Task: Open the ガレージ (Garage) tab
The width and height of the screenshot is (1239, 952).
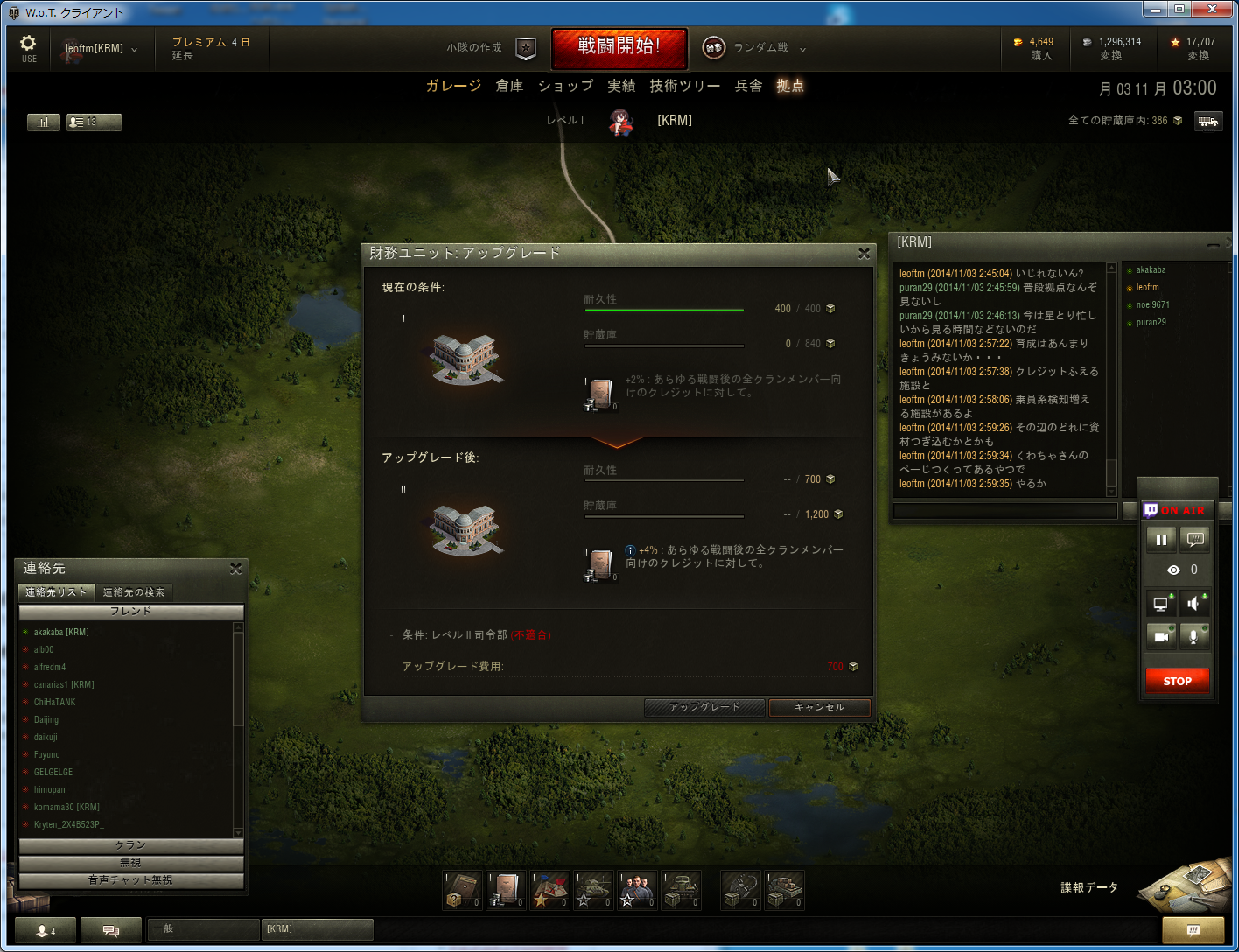Action: (x=453, y=86)
